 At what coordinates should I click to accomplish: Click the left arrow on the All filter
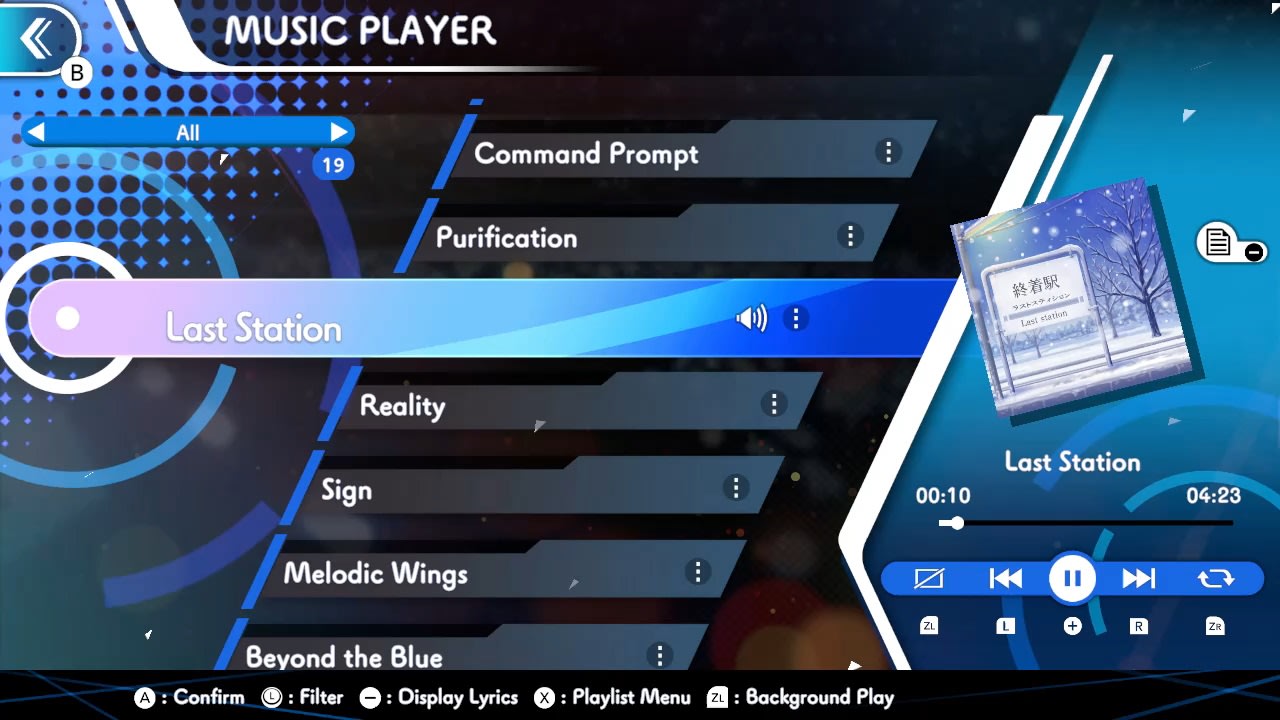tap(34, 131)
